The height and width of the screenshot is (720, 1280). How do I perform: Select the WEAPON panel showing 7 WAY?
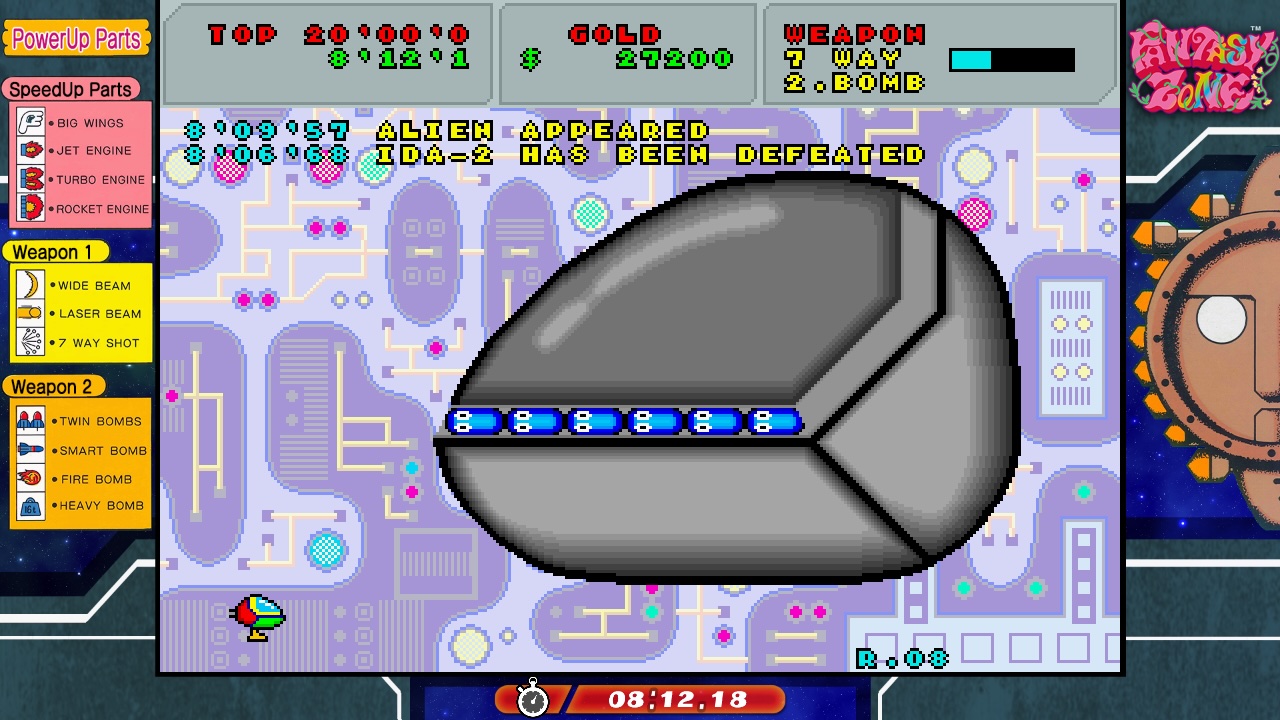point(940,57)
